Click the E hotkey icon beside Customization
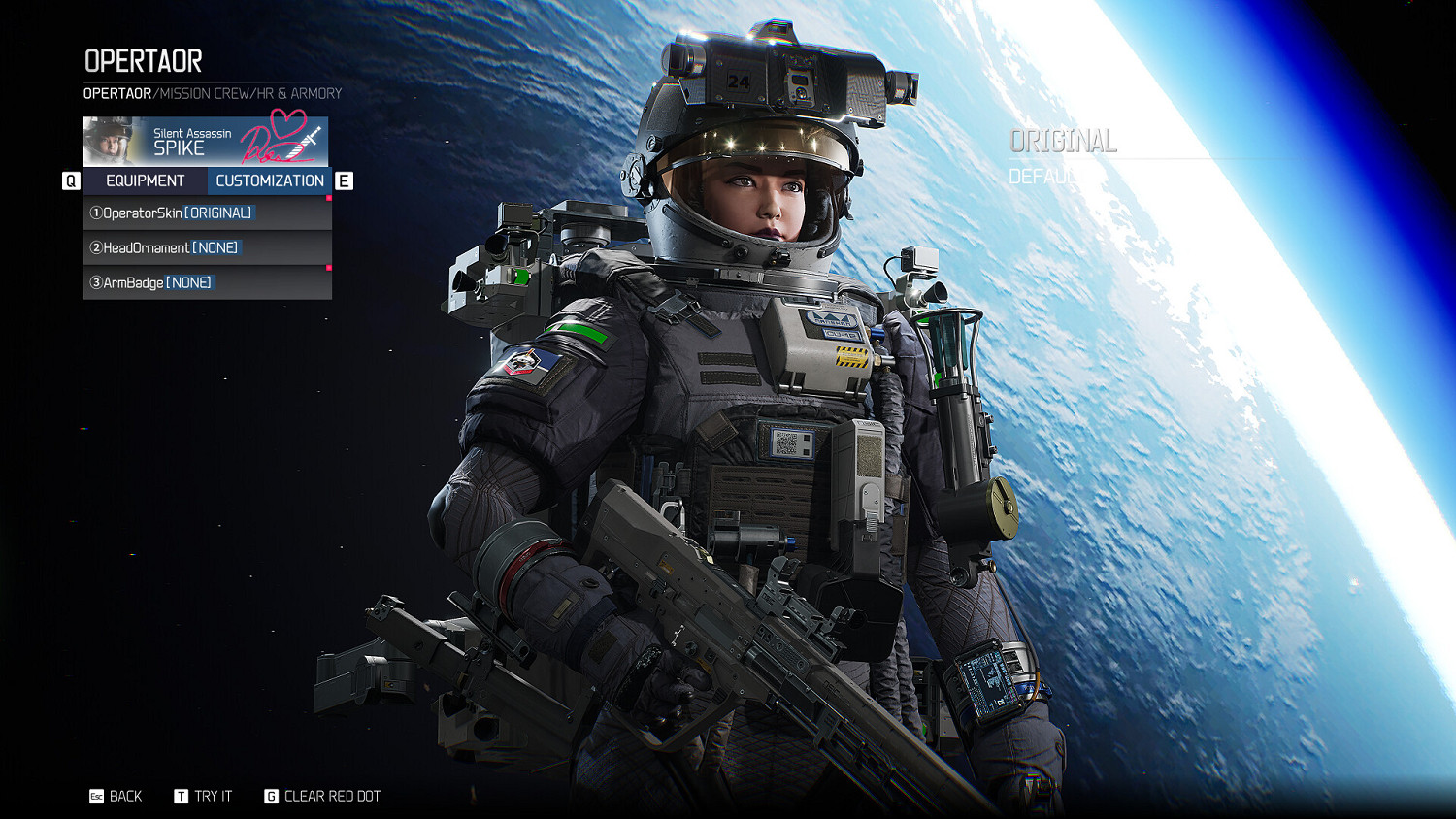The height and width of the screenshot is (819, 1456). pyautogui.click(x=342, y=180)
